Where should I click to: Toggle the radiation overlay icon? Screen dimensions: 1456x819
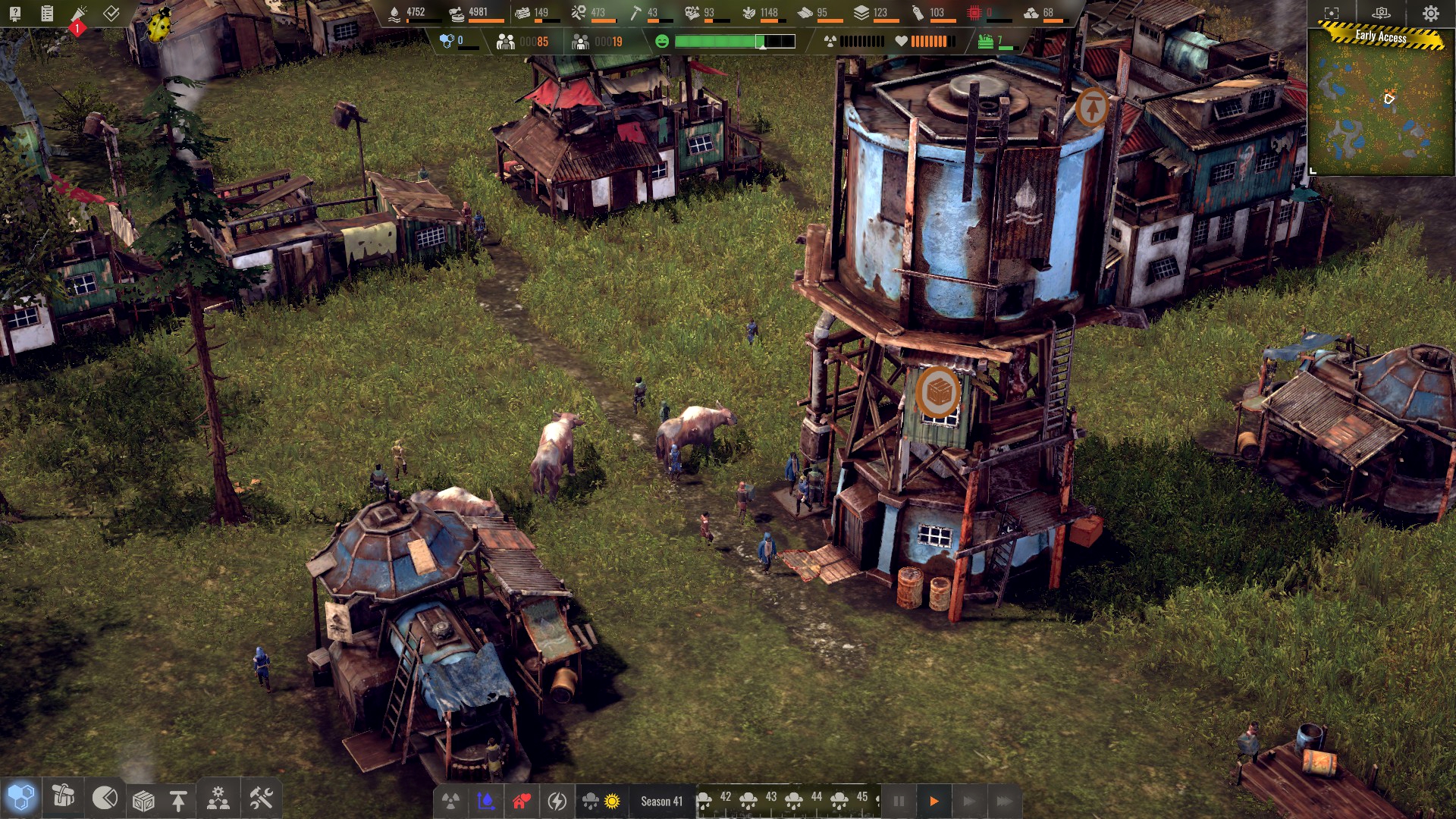coord(451,801)
